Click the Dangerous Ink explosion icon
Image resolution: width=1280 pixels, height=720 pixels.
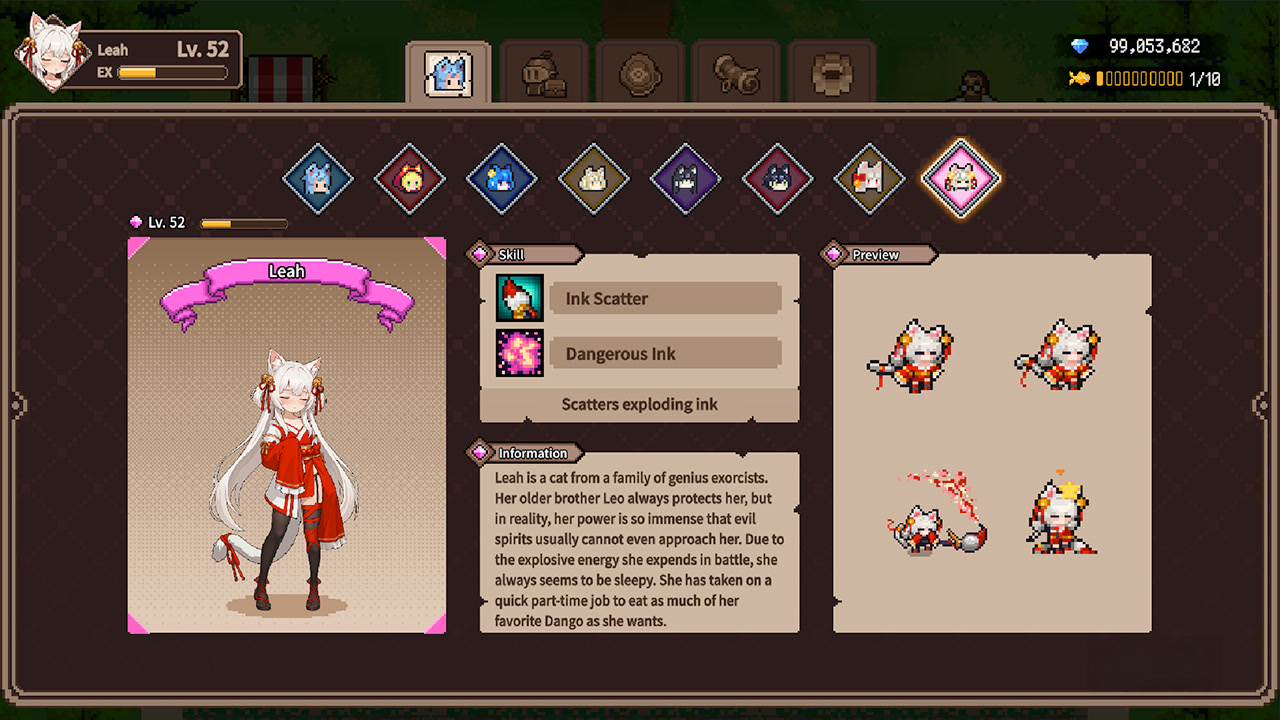coord(520,353)
